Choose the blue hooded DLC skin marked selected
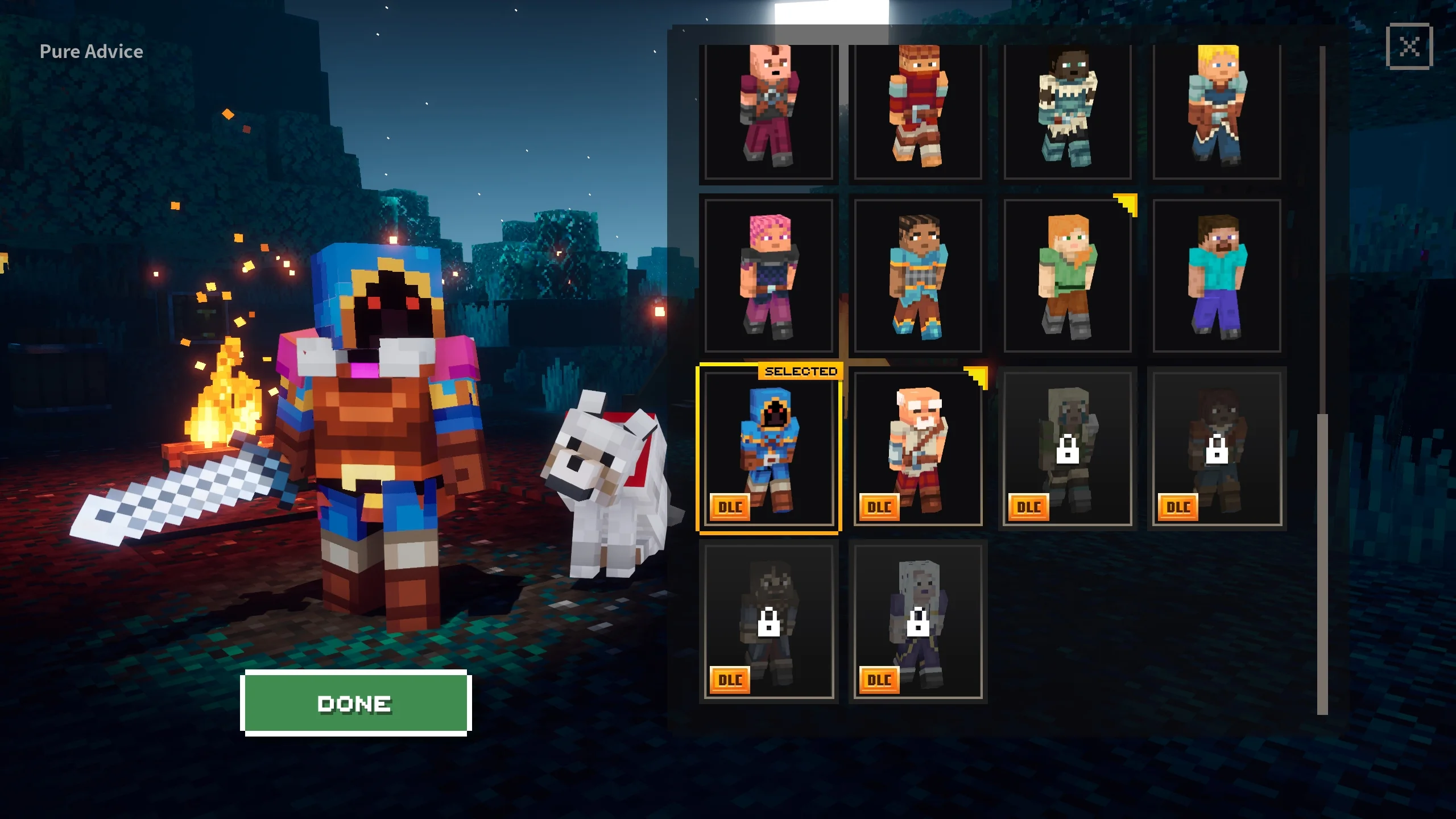 pyautogui.click(x=768, y=449)
